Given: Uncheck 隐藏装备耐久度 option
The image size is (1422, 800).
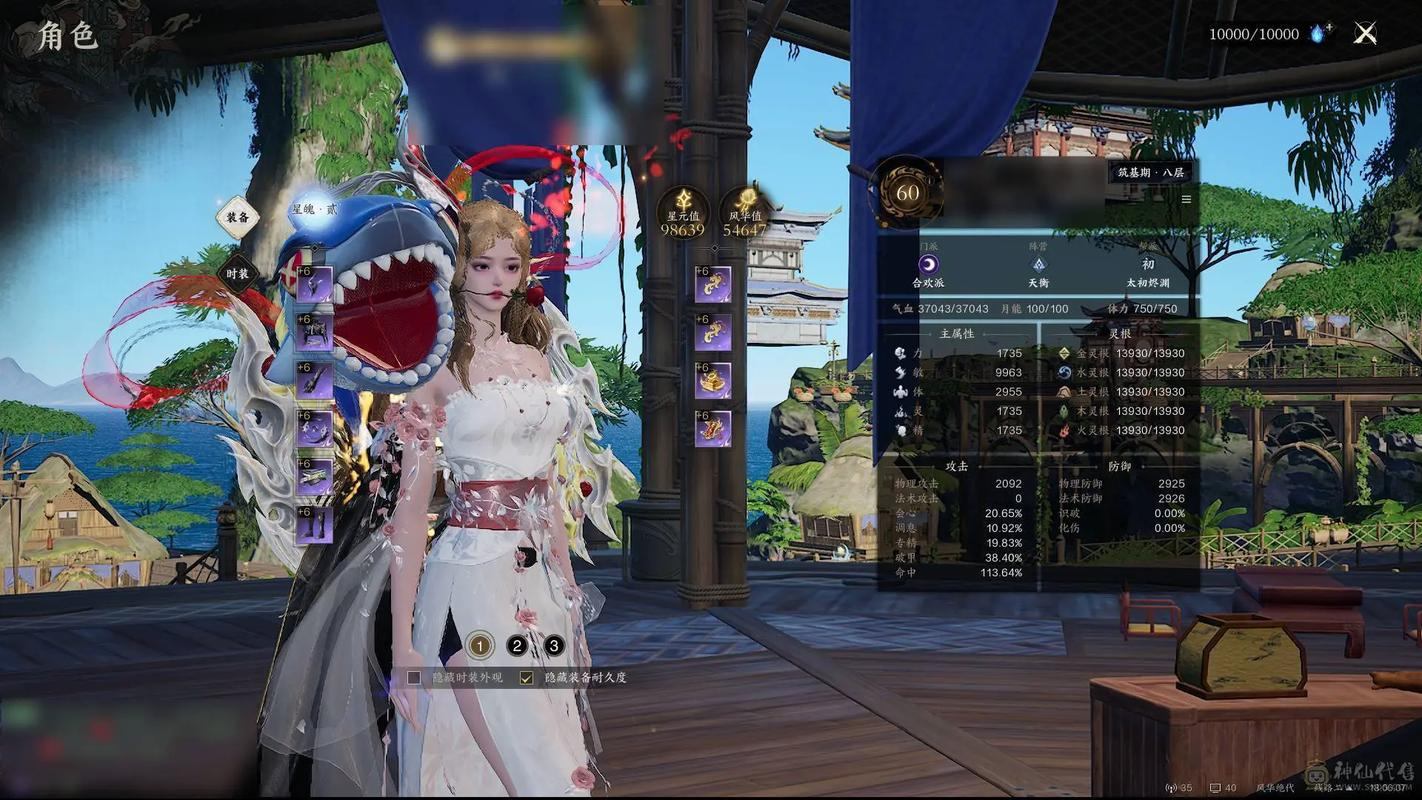Looking at the screenshot, I should [x=525, y=676].
